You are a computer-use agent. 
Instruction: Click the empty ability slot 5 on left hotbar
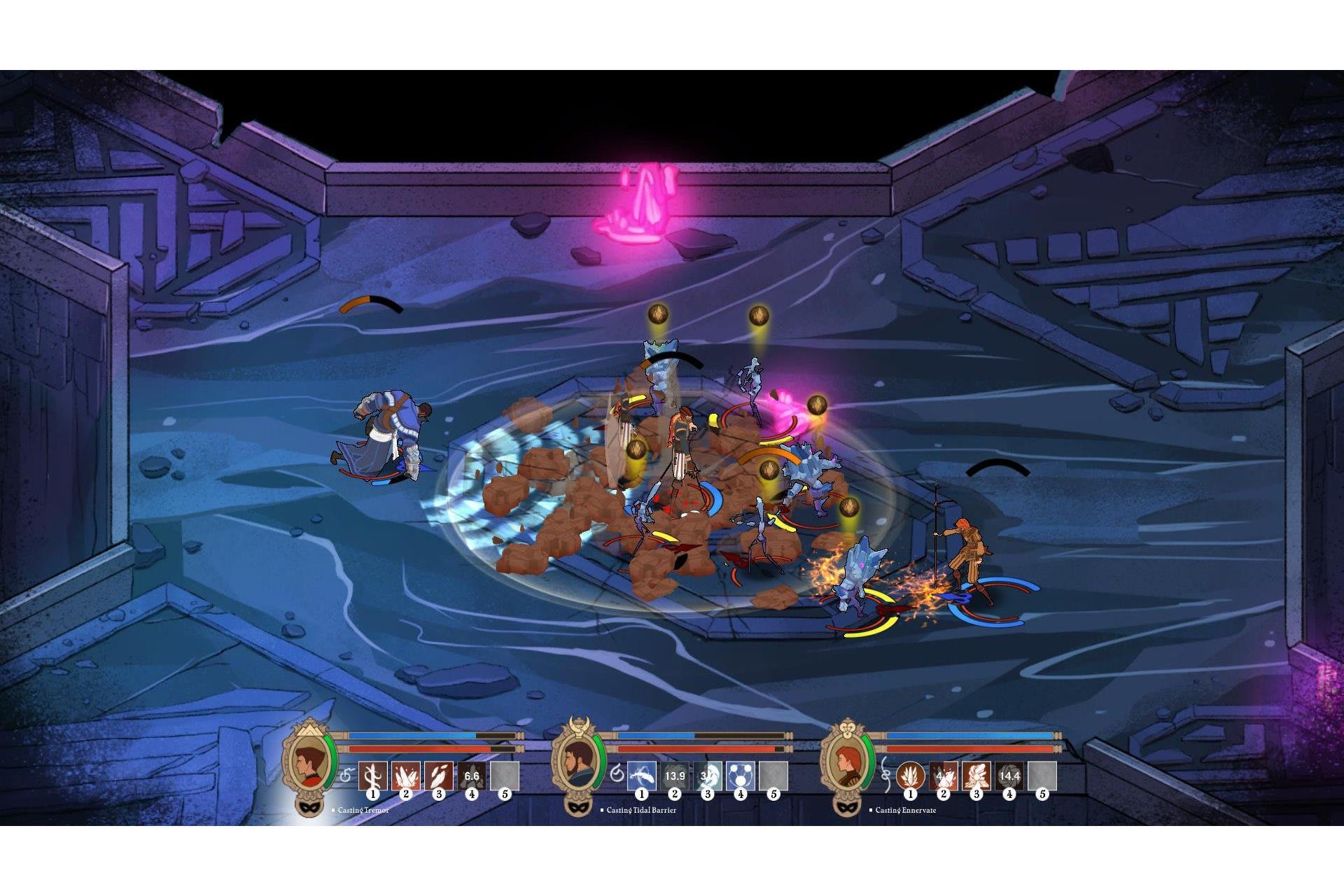click(504, 776)
